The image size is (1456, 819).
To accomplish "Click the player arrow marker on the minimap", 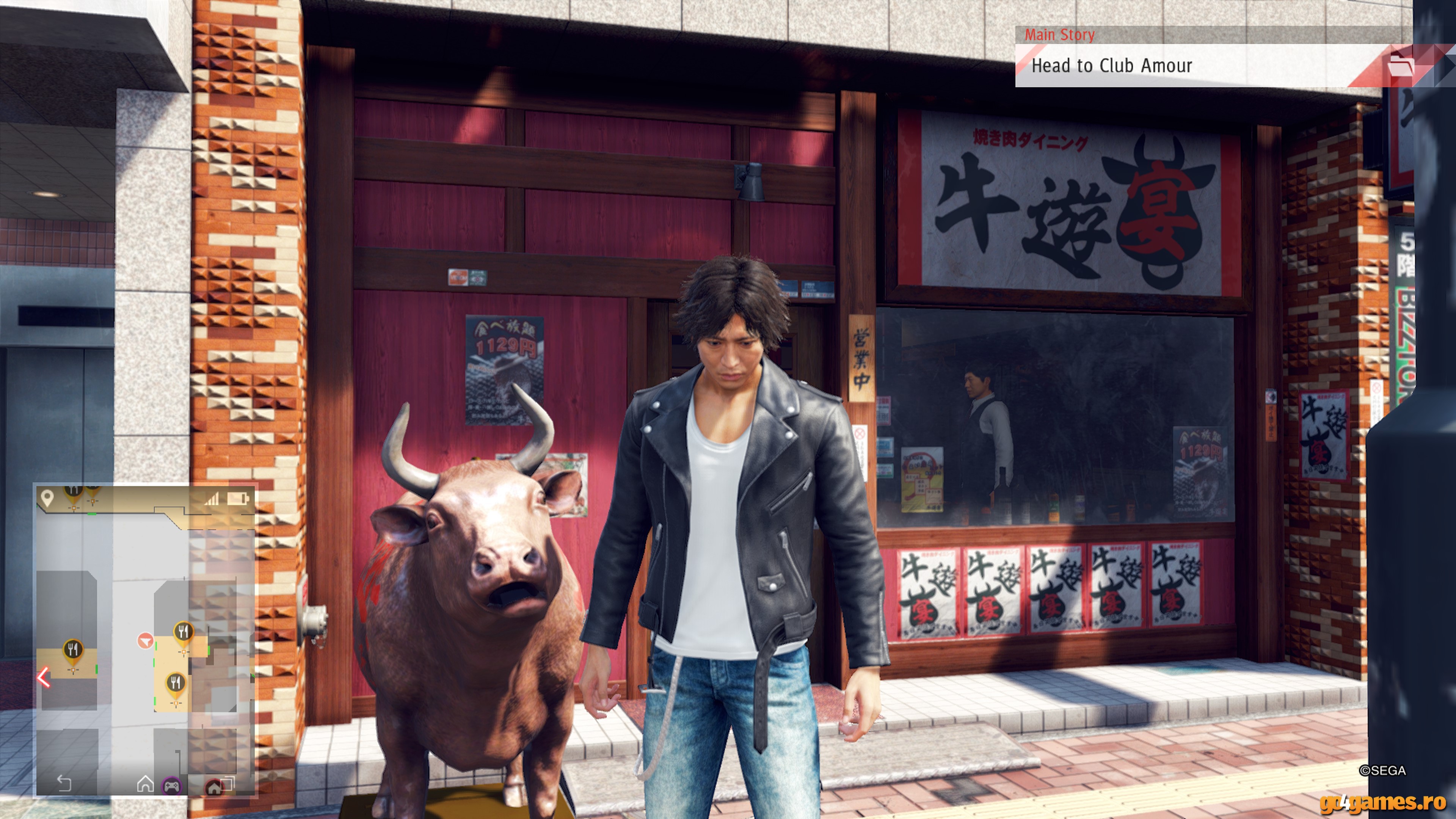I will pos(145,640).
